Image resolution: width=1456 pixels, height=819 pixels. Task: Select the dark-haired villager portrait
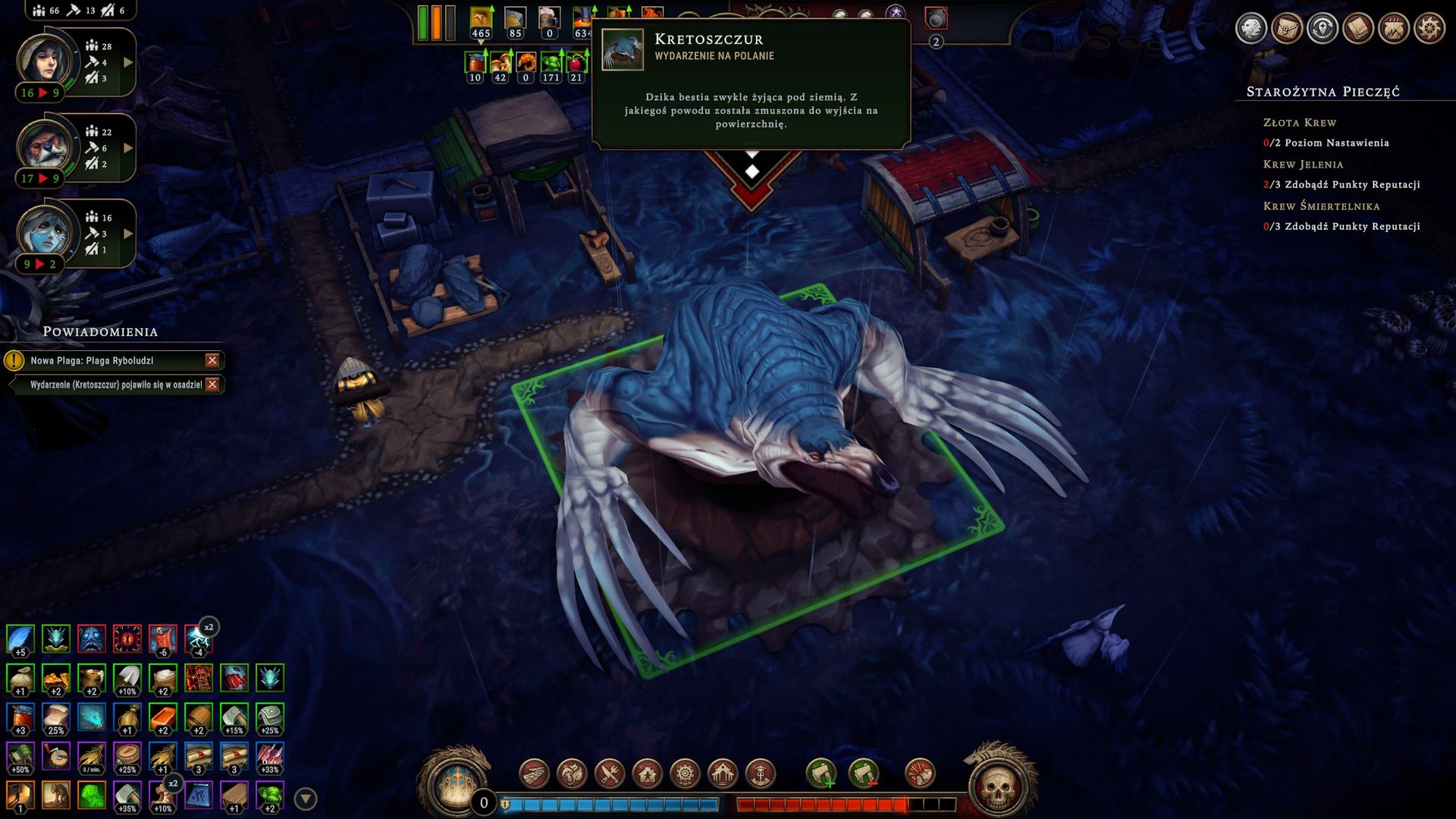coord(45,59)
